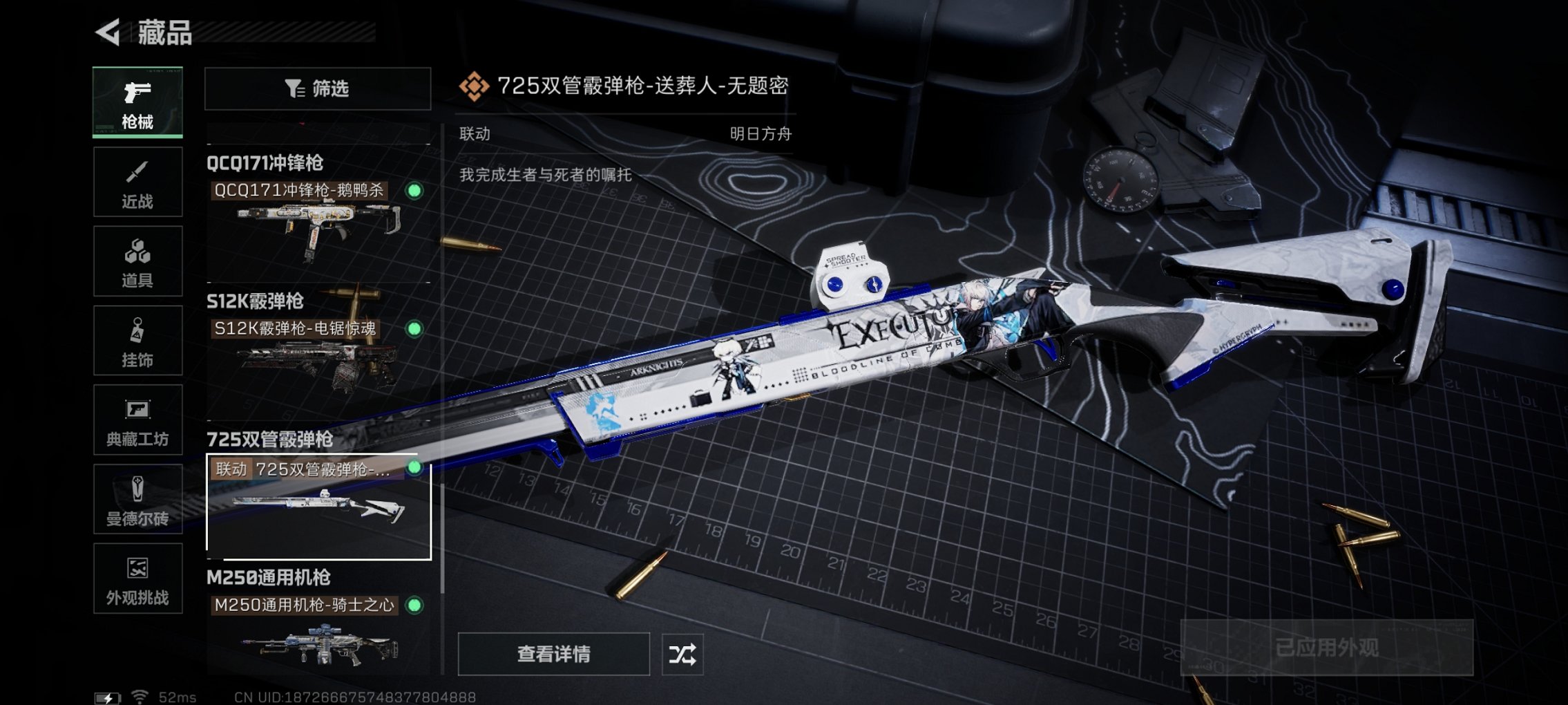Open the 筛选 filter options
Viewport: 1568px width, 705px height.
pyautogui.click(x=318, y=88)
